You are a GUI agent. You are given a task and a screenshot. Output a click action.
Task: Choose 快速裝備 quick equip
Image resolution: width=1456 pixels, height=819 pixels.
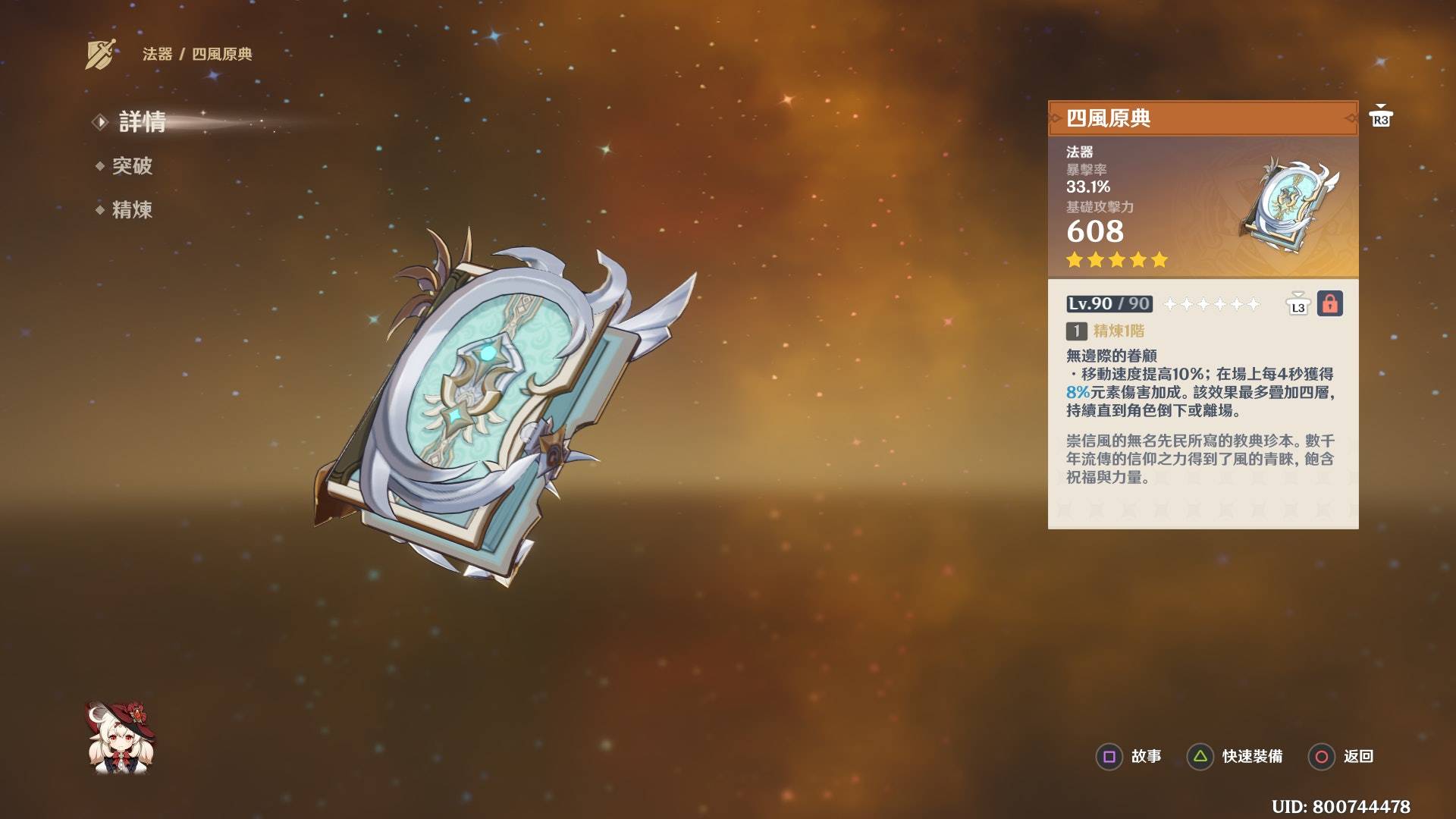point(1235,757)
